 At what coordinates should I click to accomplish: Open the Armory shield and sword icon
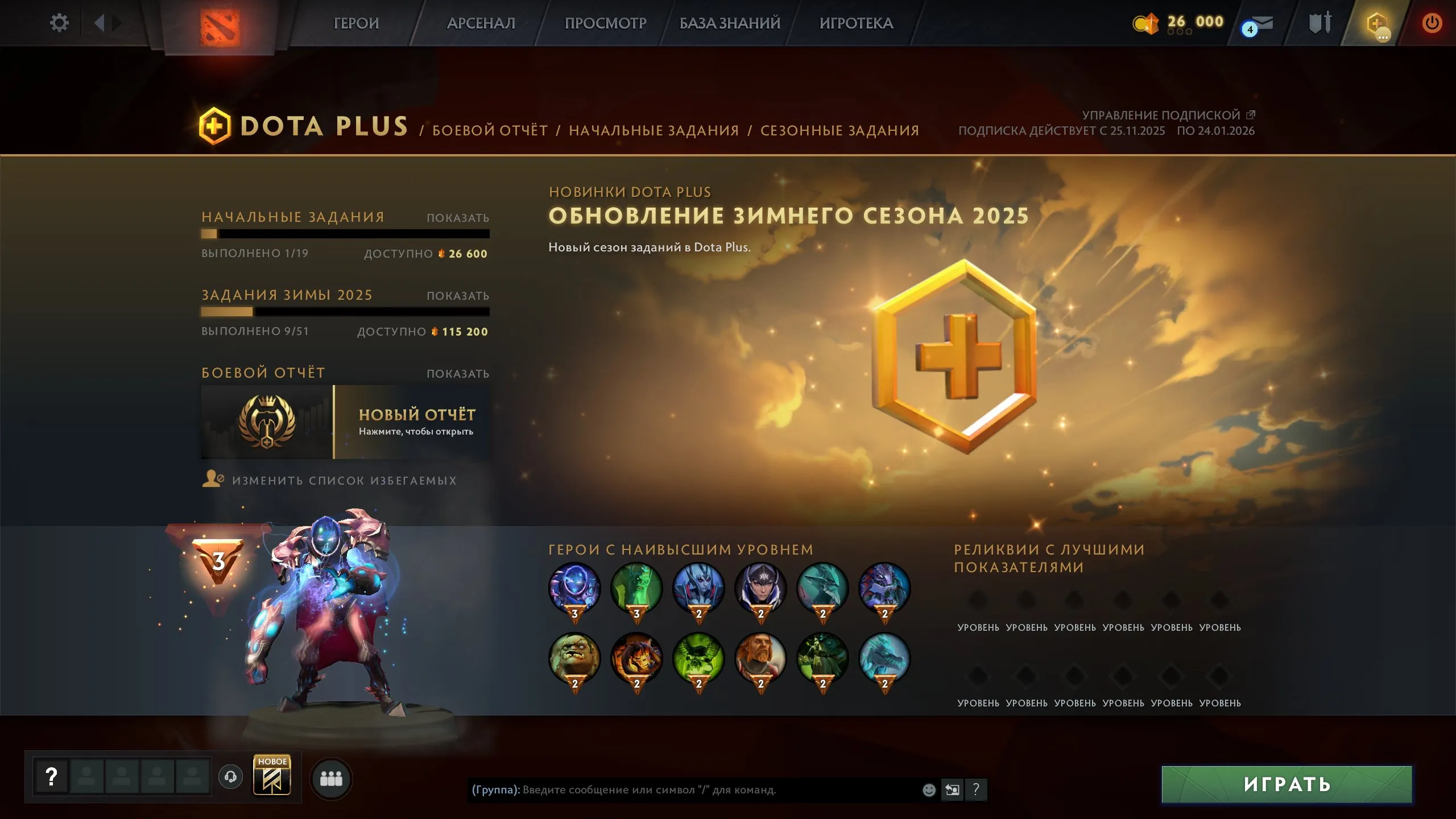click(x=1320, y=24)
